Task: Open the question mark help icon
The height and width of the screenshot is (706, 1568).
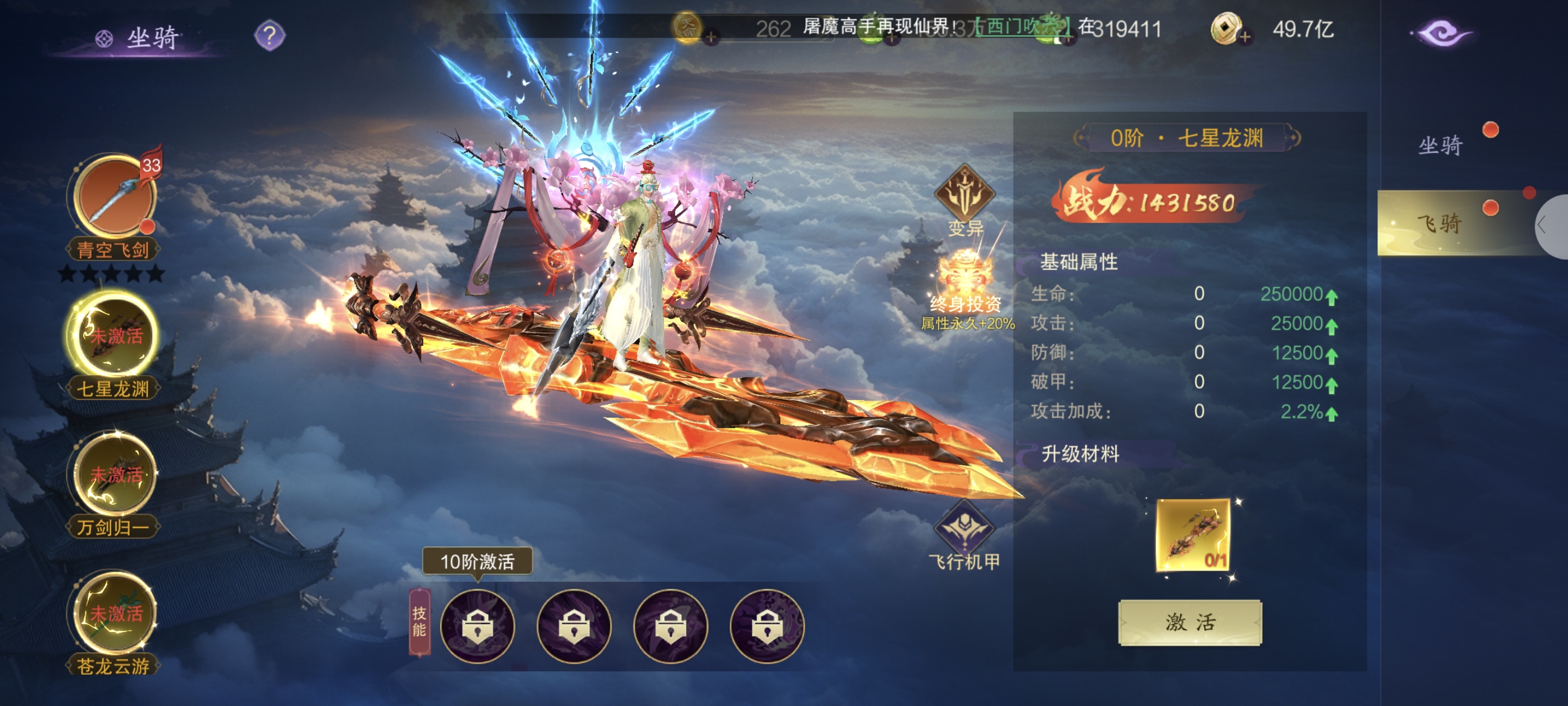Action: pos(269,35)
